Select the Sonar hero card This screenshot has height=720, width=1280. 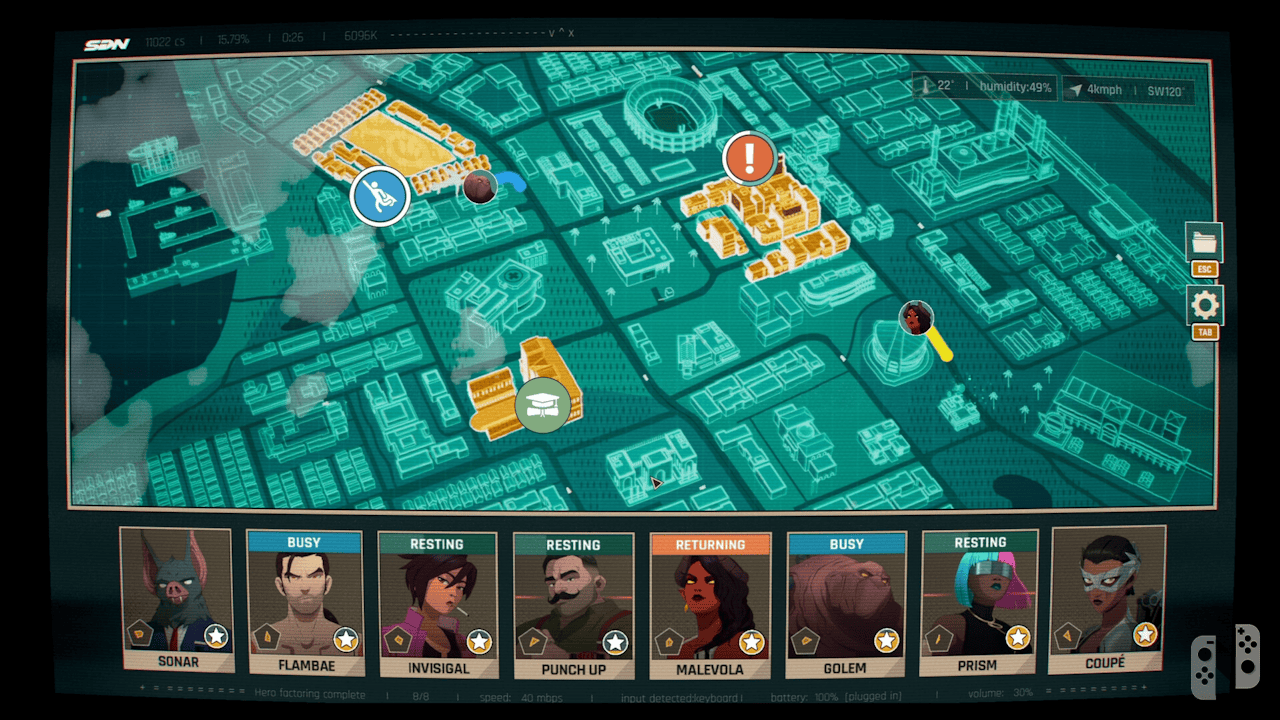[176, 600]
